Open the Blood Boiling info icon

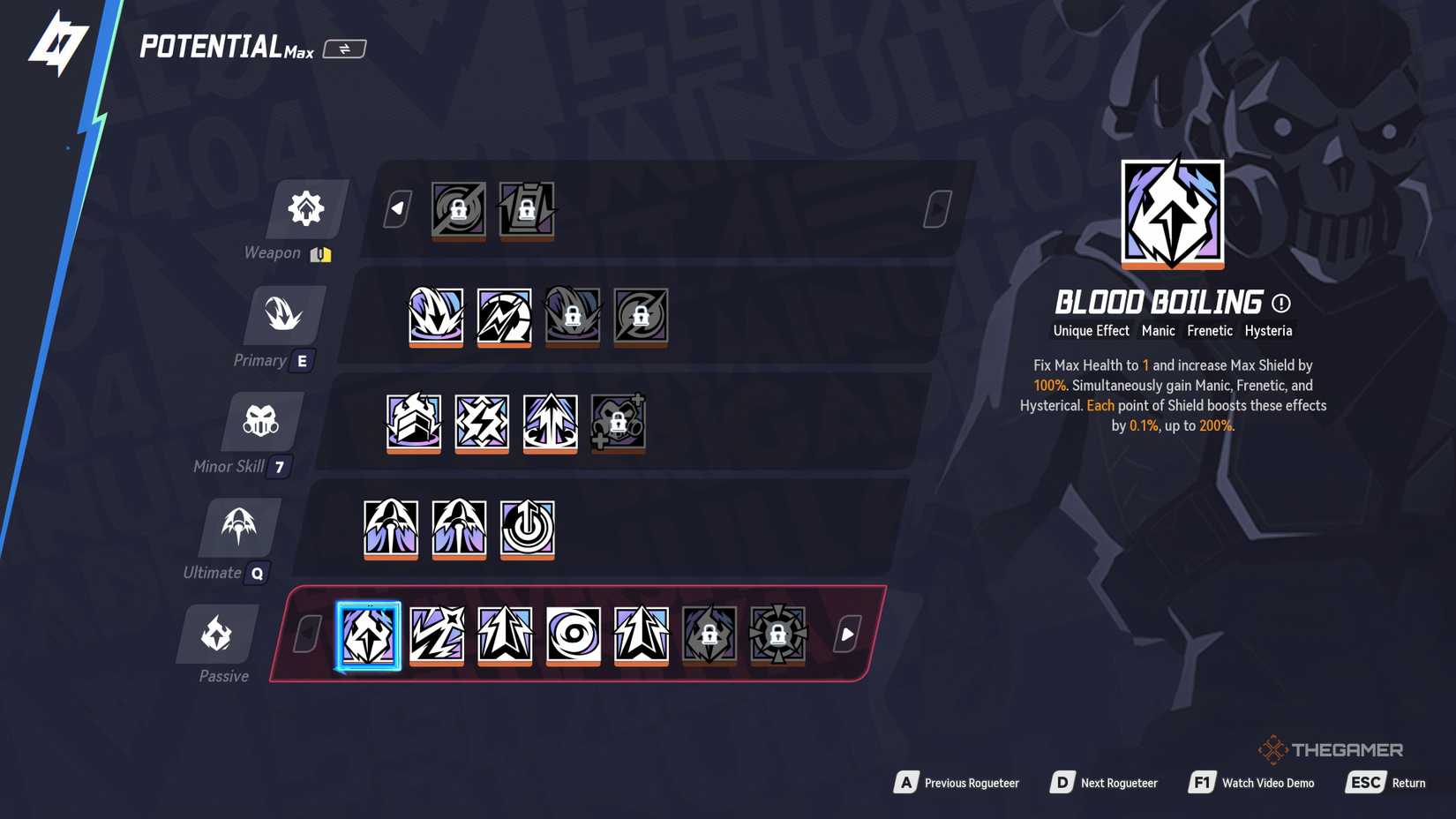1281,304
